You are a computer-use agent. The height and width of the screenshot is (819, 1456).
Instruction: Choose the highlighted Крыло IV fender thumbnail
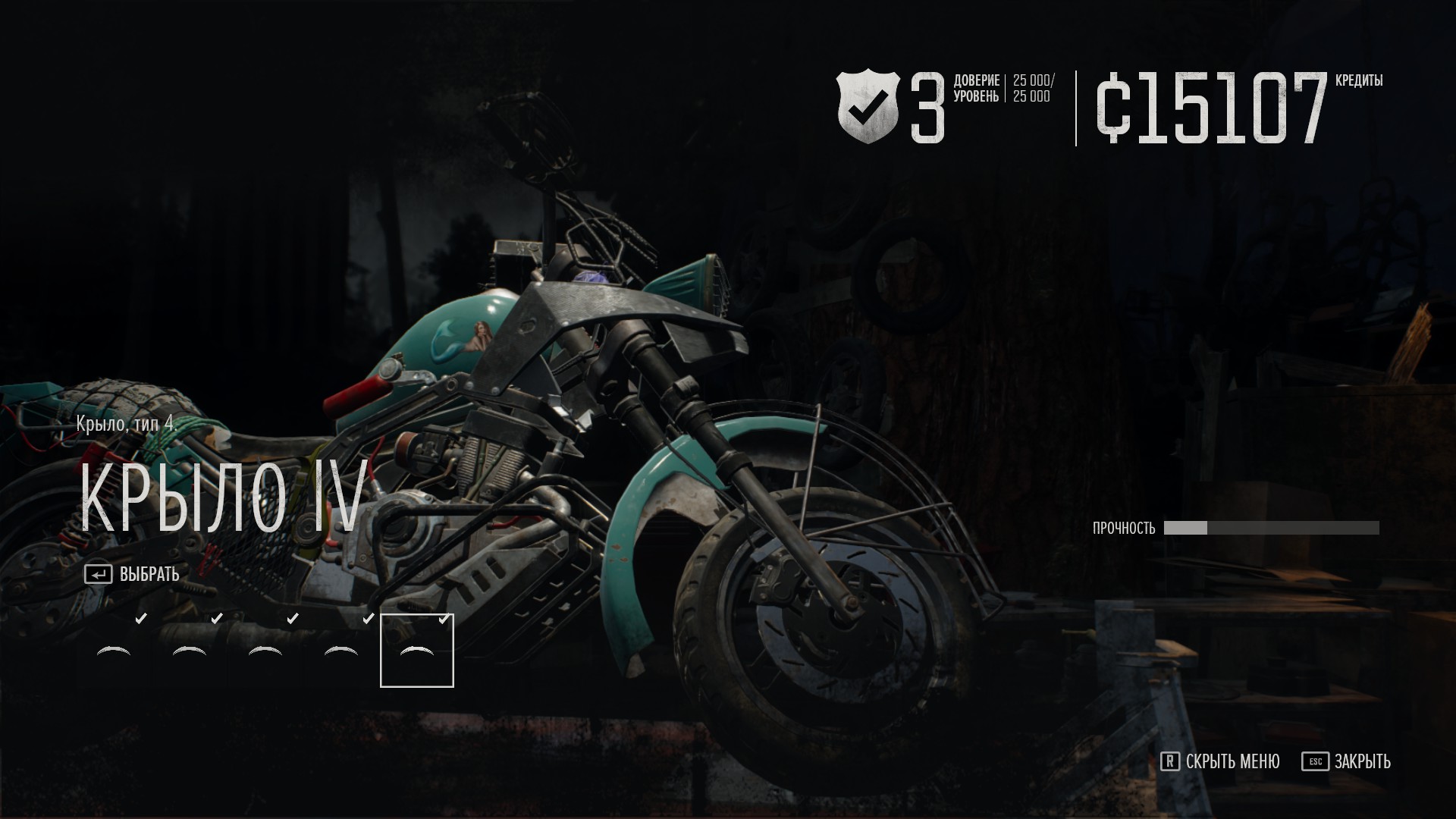click(x=416, y=651)
